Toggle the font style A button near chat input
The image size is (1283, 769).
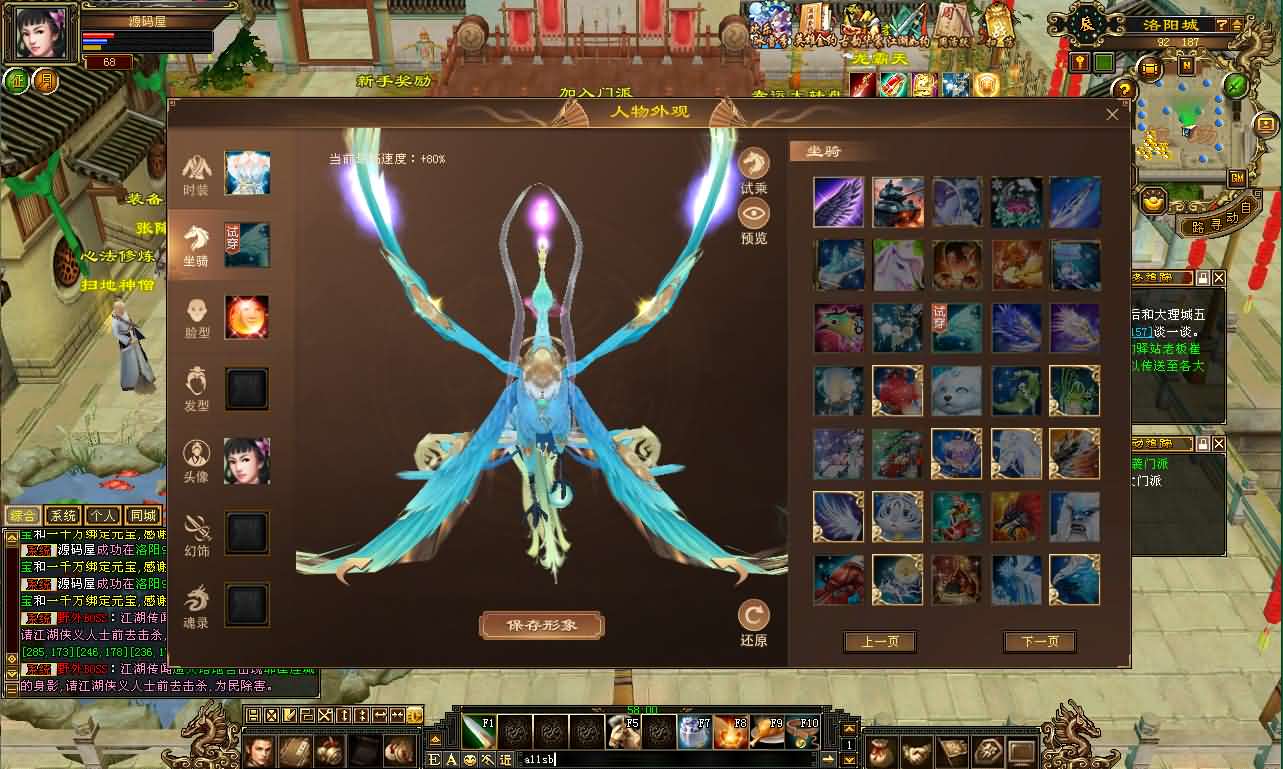tap(450, 757)
